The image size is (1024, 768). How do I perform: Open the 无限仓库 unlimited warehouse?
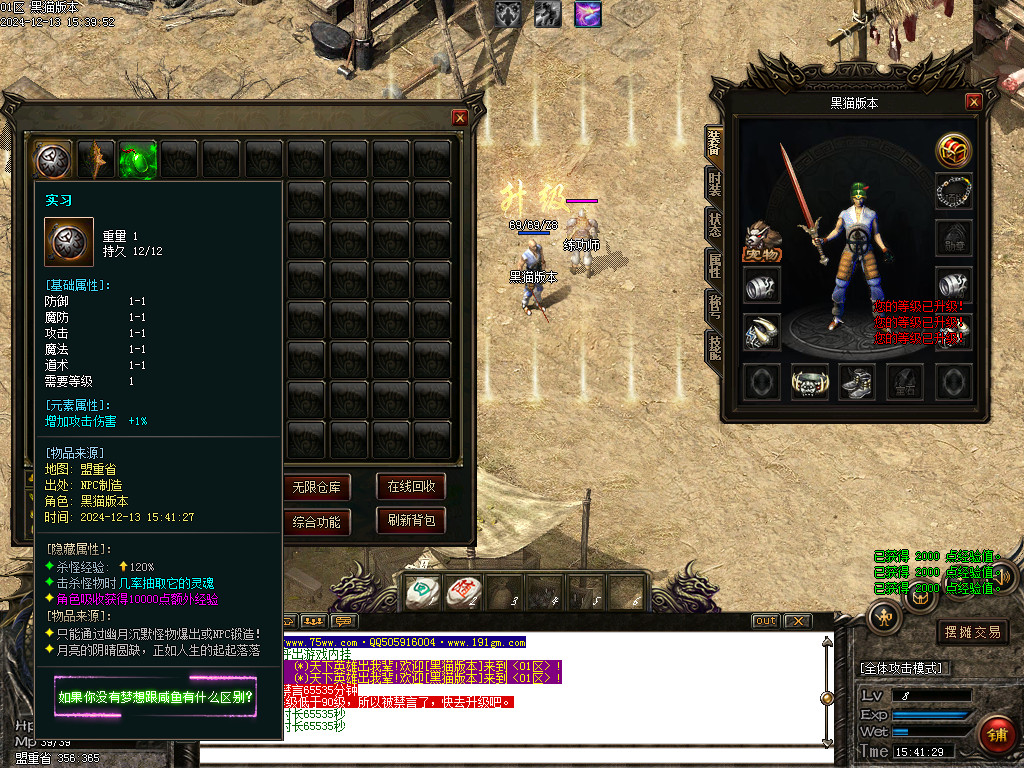point(316,488)
